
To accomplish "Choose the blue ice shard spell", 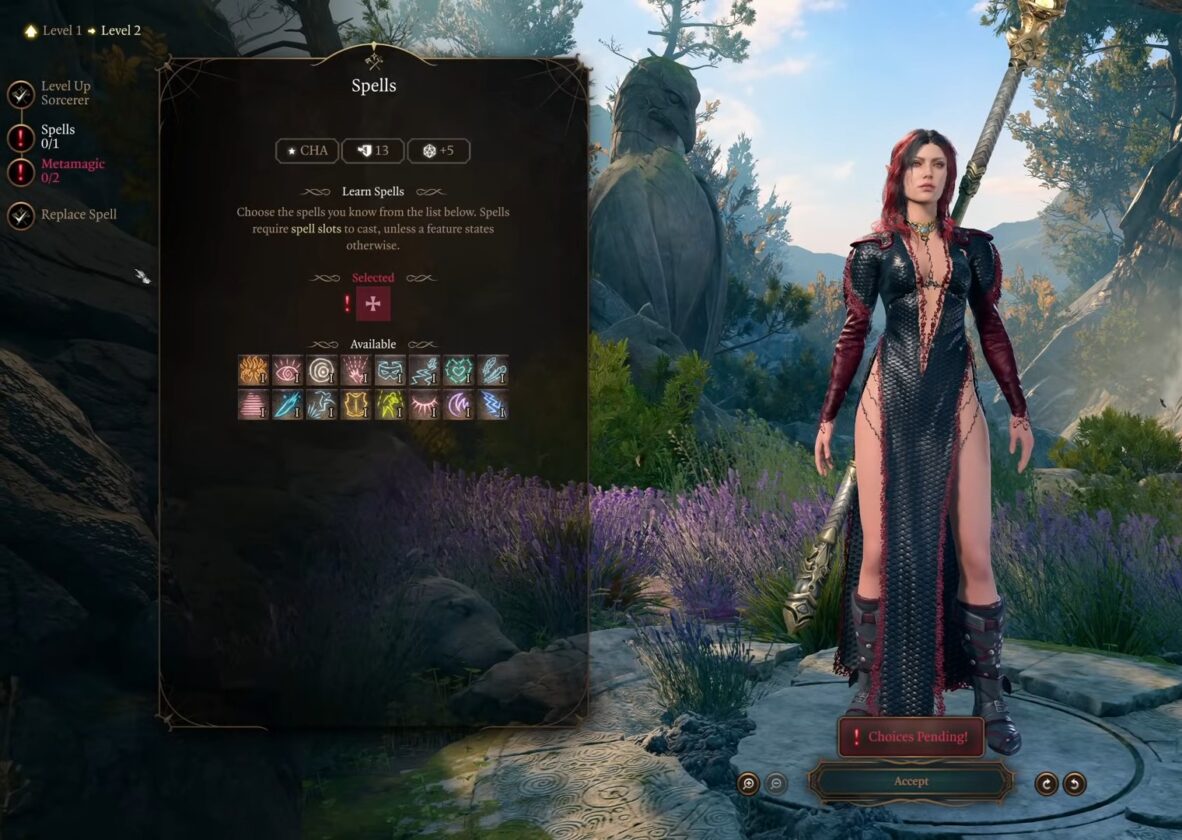I will click(x=288, y=405).
